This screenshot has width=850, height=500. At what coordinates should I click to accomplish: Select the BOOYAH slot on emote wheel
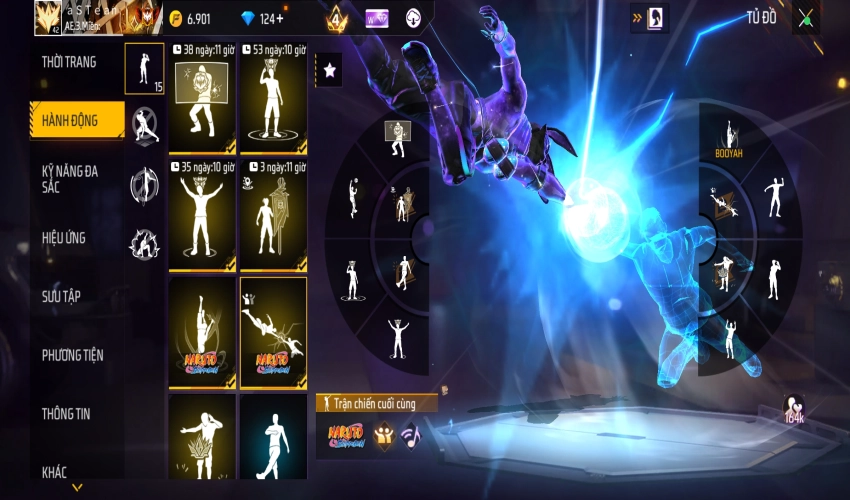[729, 139]
